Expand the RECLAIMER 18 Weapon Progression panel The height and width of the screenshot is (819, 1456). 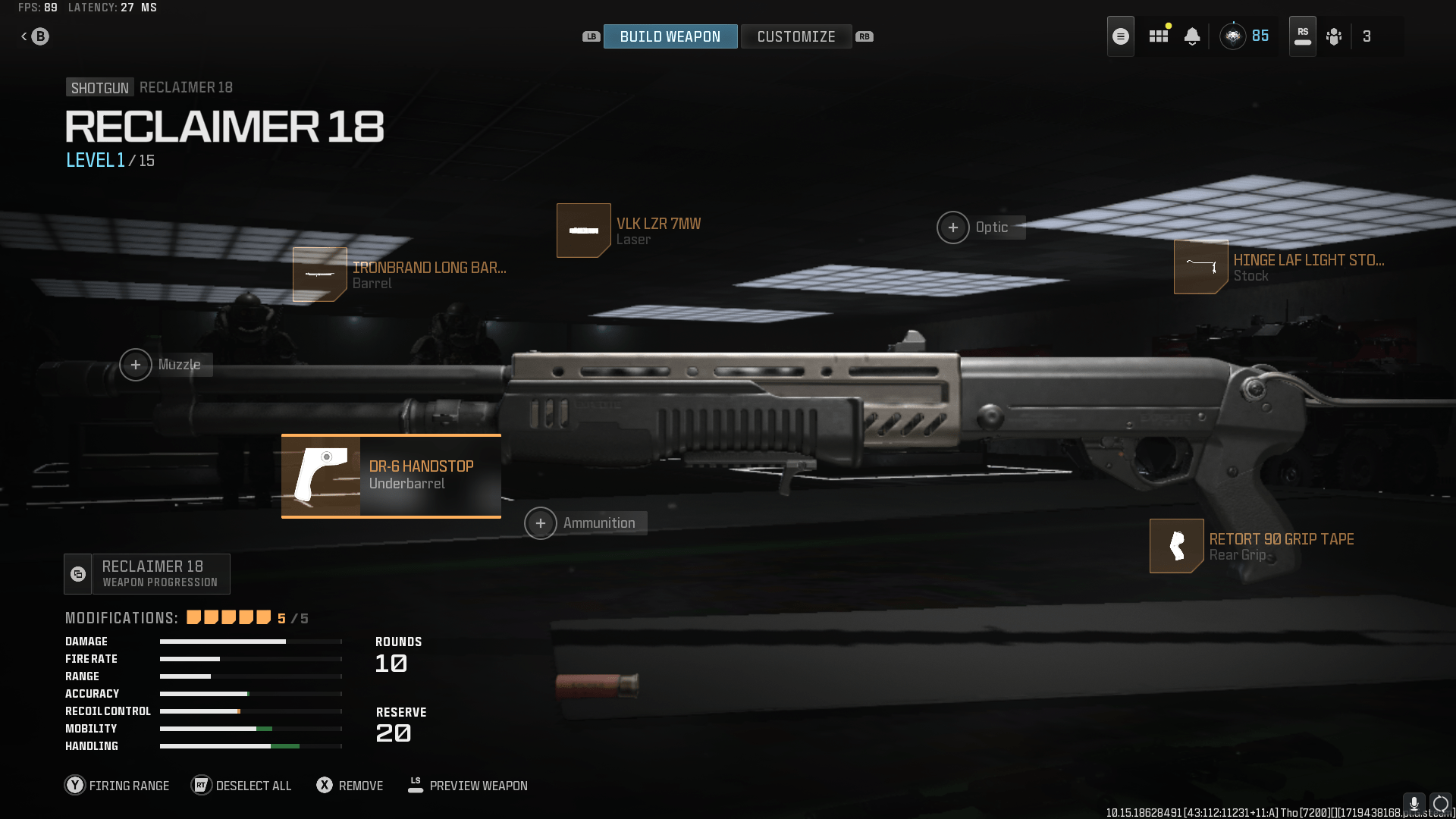click(146, 573)
